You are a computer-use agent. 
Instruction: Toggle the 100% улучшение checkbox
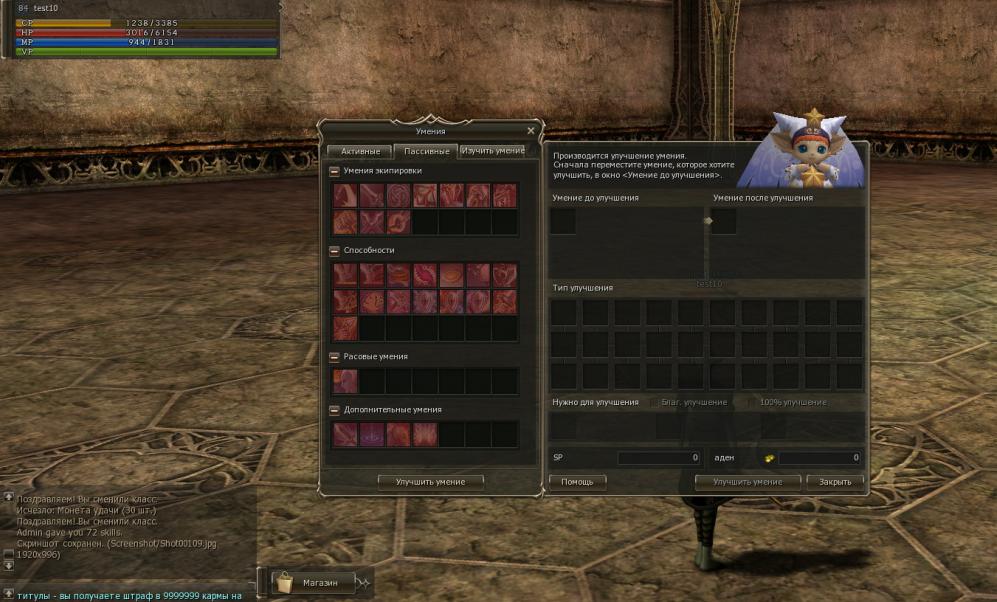point(752,402)
